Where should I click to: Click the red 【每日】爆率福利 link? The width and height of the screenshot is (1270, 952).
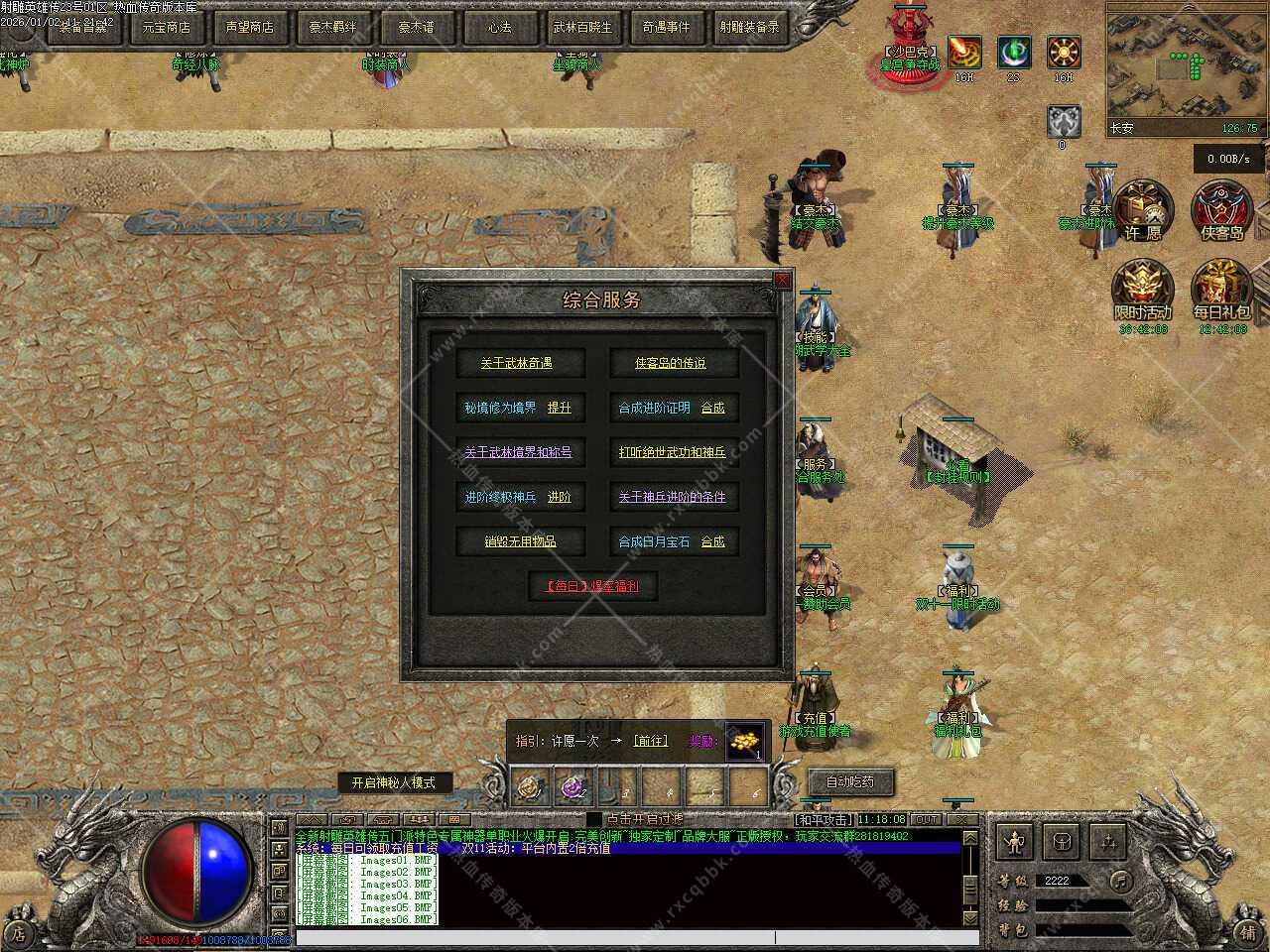pyautogui.click(x=591, y=586)
